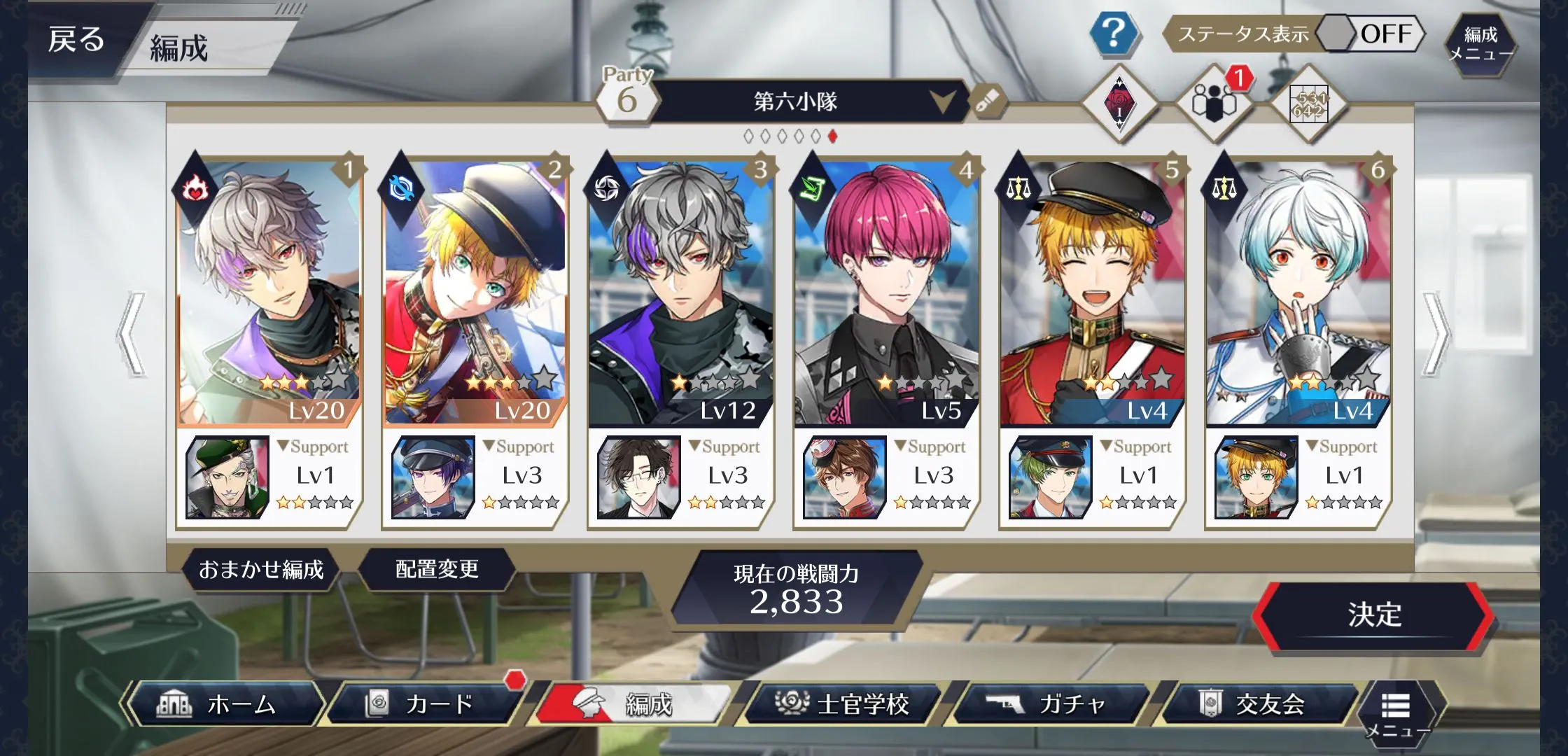Open the ホーム tab
This screenshot has height=756, width=1568.
224,703
